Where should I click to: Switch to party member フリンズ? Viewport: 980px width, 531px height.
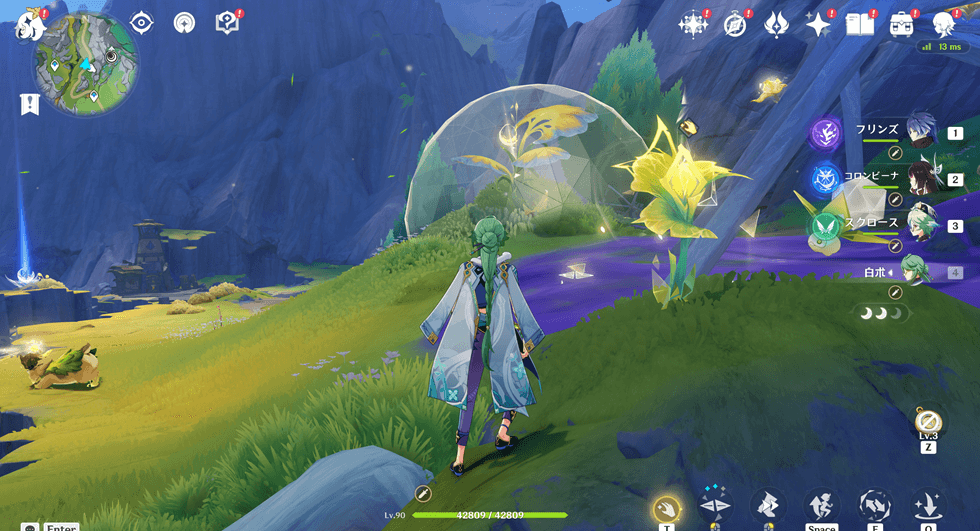920,131
